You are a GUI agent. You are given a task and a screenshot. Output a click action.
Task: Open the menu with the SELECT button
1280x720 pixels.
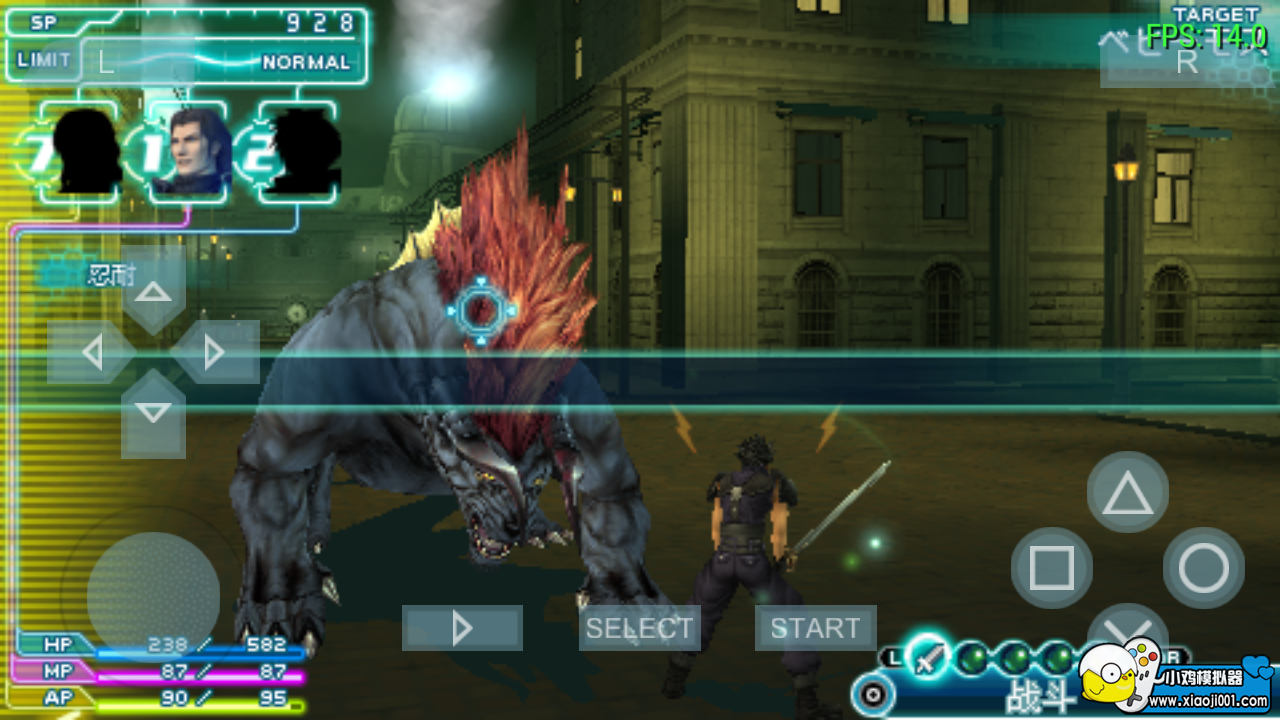(639, 628)
